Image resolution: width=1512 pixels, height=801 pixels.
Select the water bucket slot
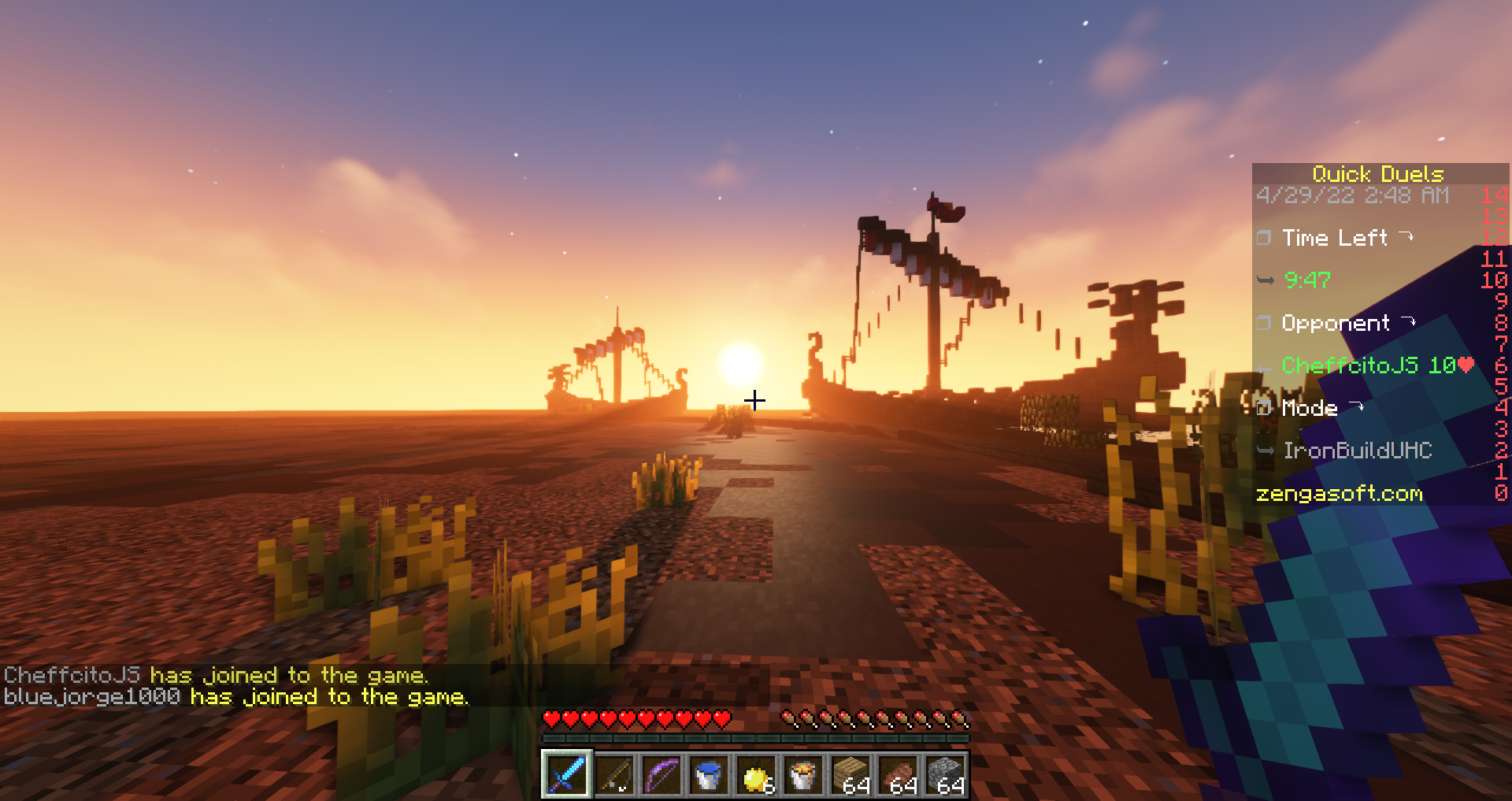[709, 775]
